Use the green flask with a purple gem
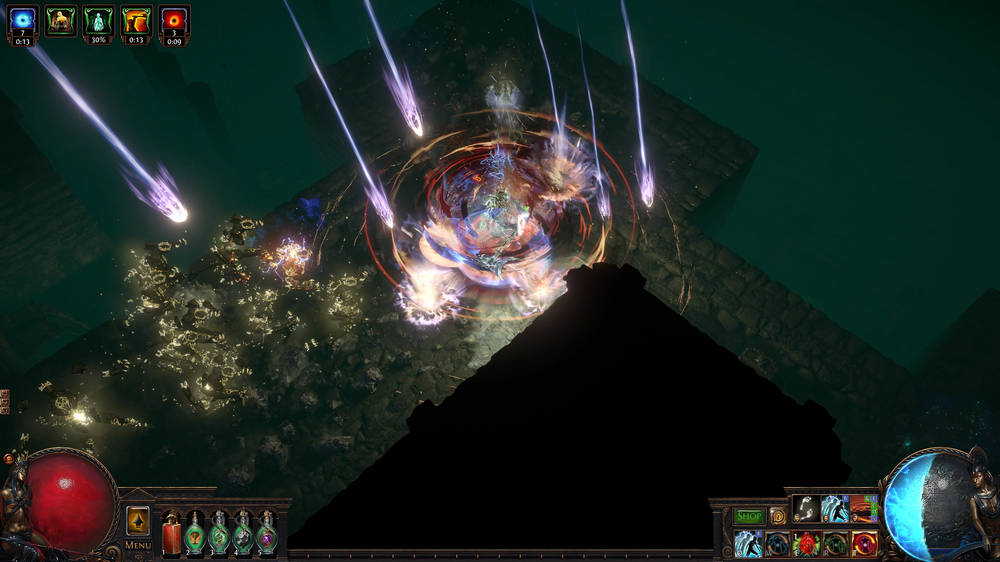The width and height of the screenshot is (1000, 562). (266, 534)
